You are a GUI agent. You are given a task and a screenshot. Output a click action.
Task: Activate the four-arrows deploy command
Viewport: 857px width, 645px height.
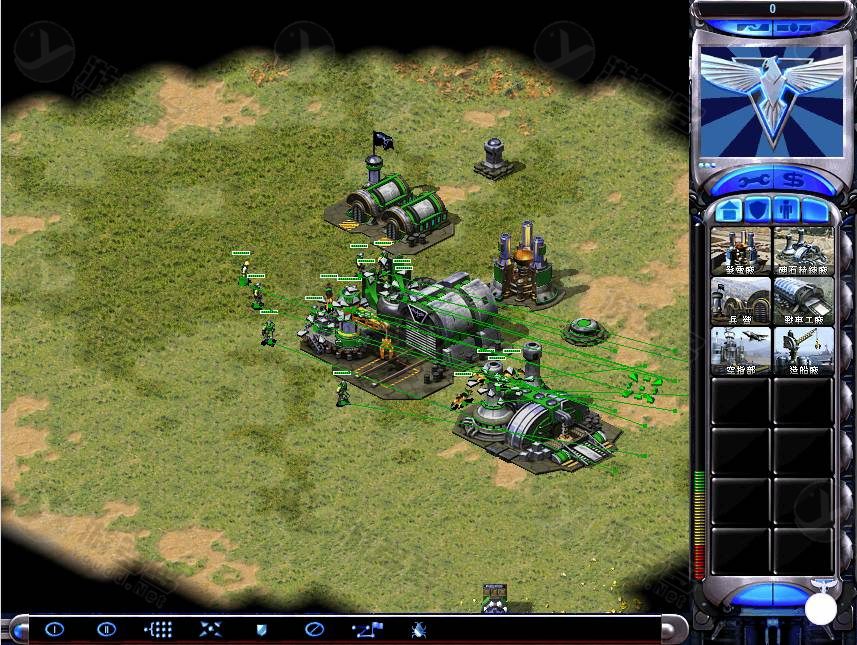coord(210,629)
